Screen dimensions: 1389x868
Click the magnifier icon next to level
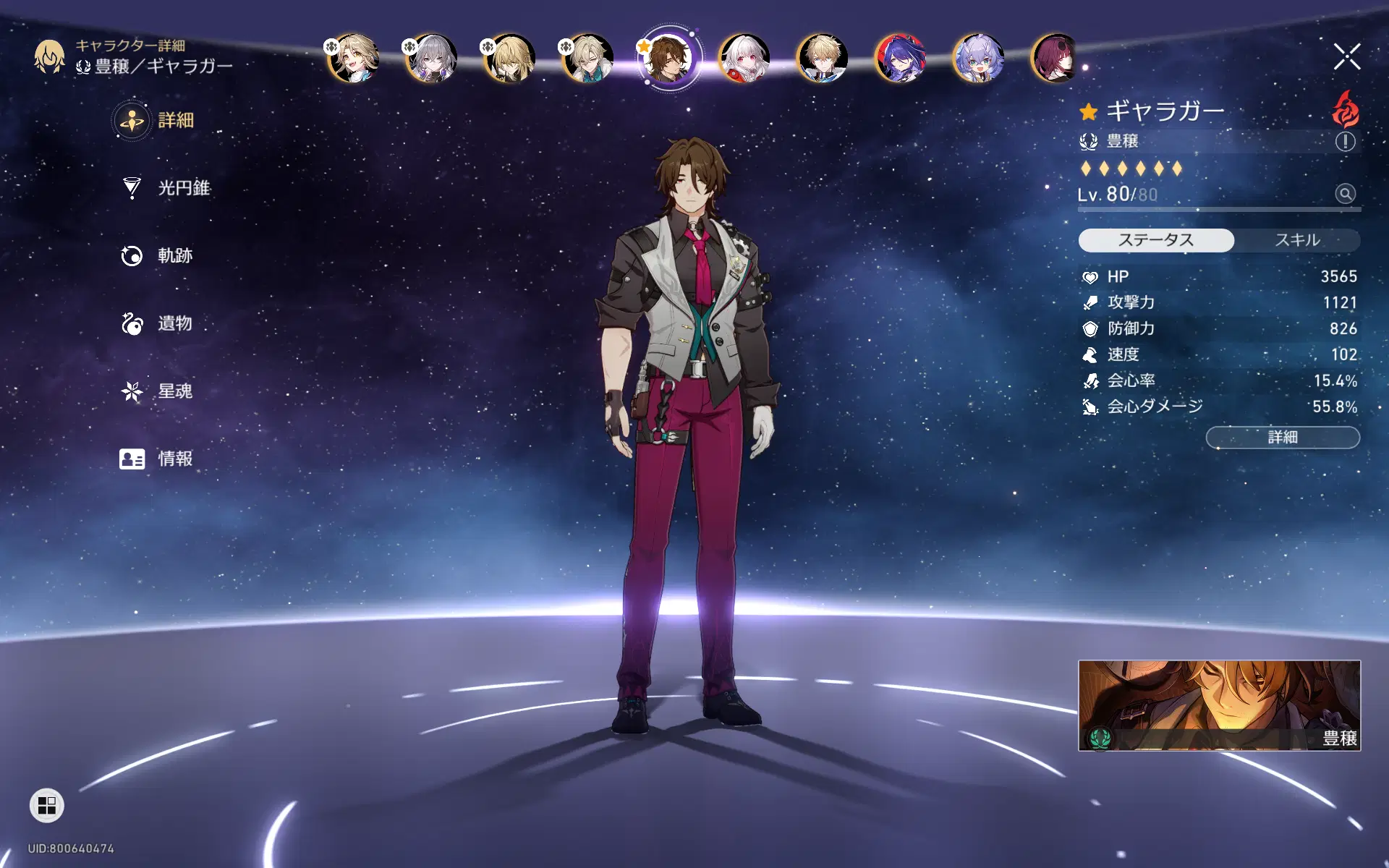(x=1345, y=194)
